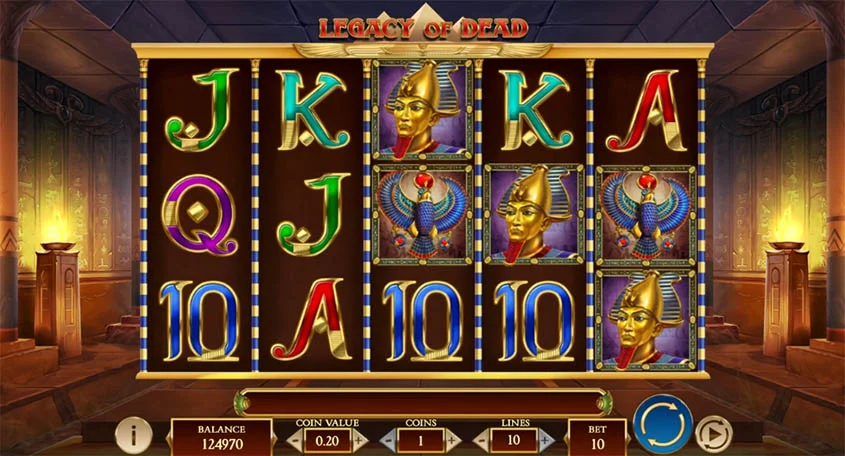This screenshot has height=456, width=845.
Task: Spin the reels with the blue button
Action: click(x=662, y=424)
